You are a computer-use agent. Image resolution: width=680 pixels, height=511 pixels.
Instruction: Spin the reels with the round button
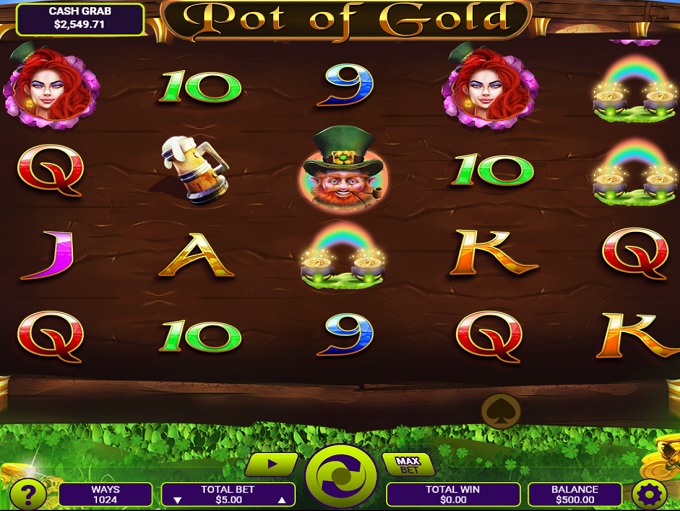341,476
